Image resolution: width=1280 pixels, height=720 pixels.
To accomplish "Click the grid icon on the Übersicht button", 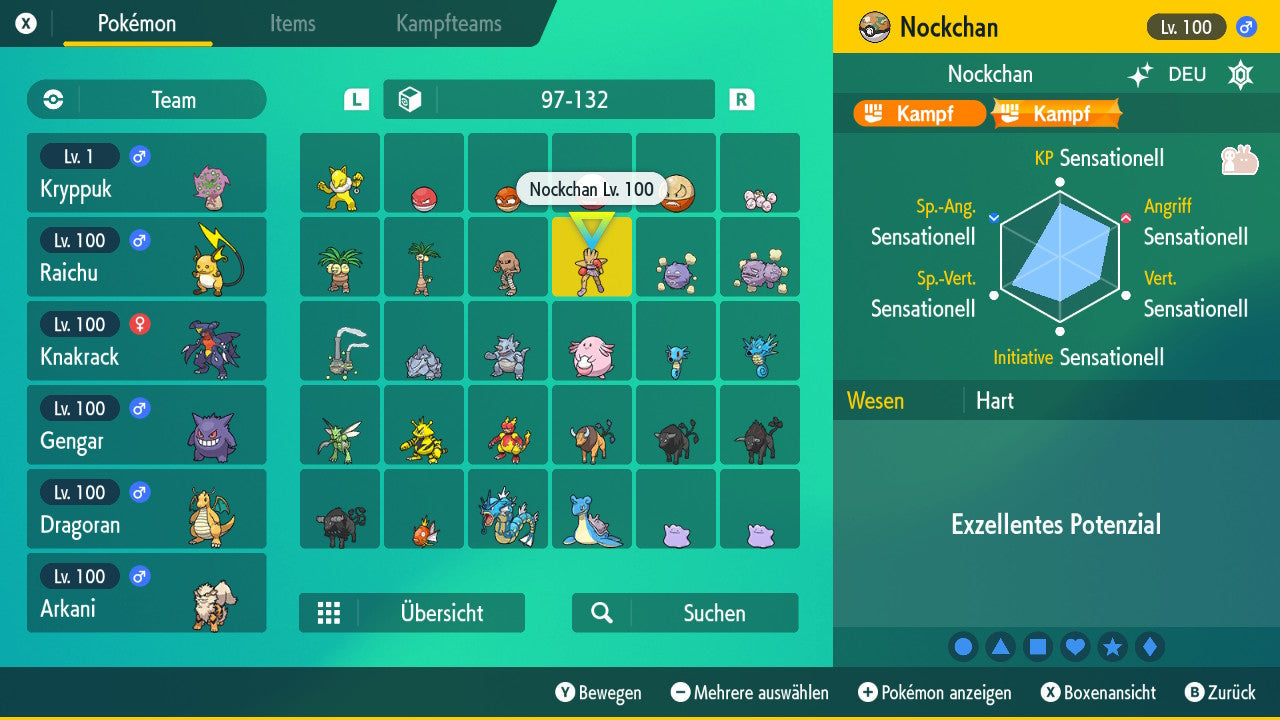I will pos(330,612).
